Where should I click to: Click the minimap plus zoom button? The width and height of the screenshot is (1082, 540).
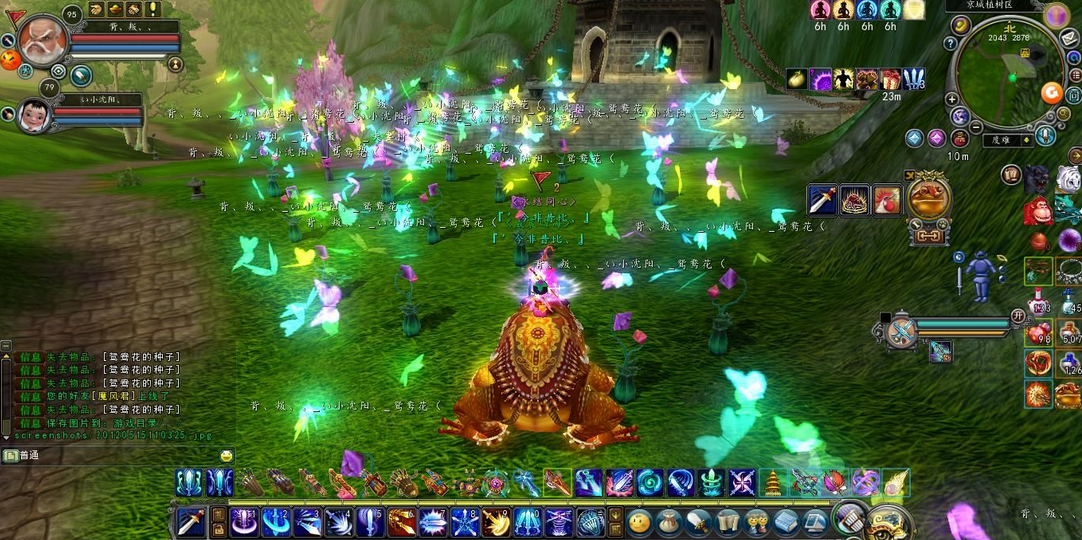[x=951, y=99]
